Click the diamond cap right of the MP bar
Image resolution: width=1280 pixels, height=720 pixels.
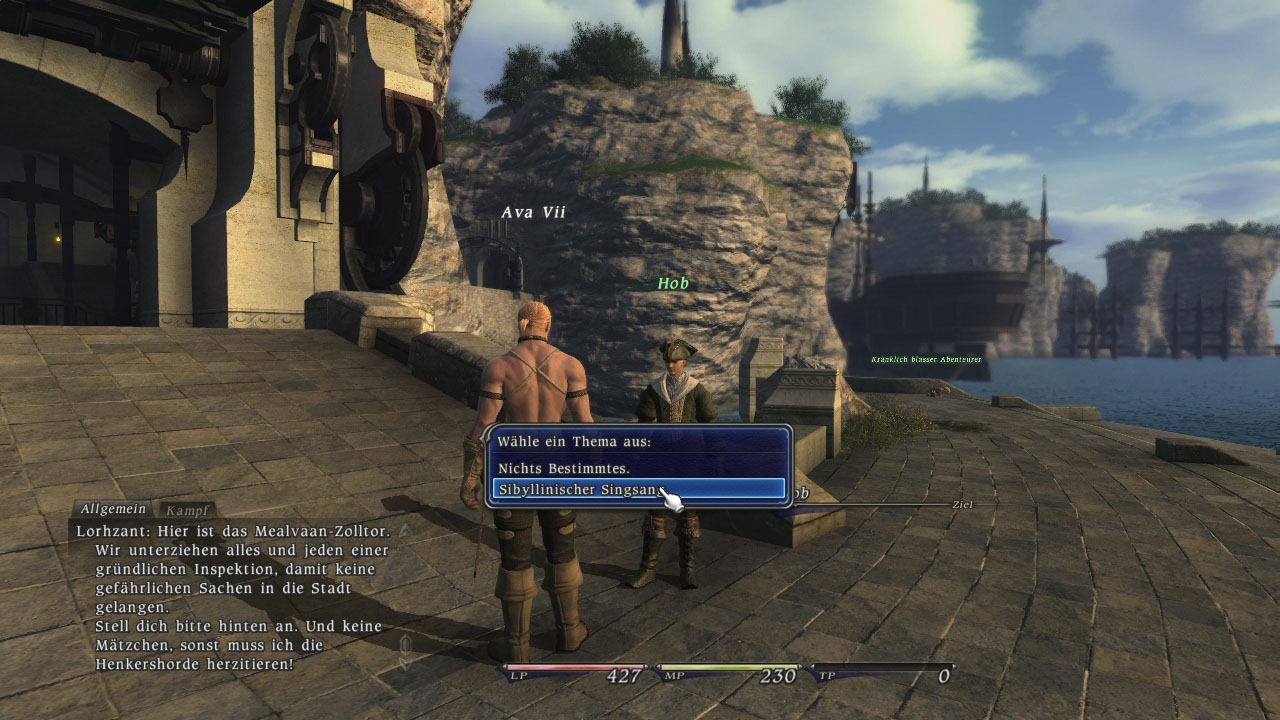799,666
